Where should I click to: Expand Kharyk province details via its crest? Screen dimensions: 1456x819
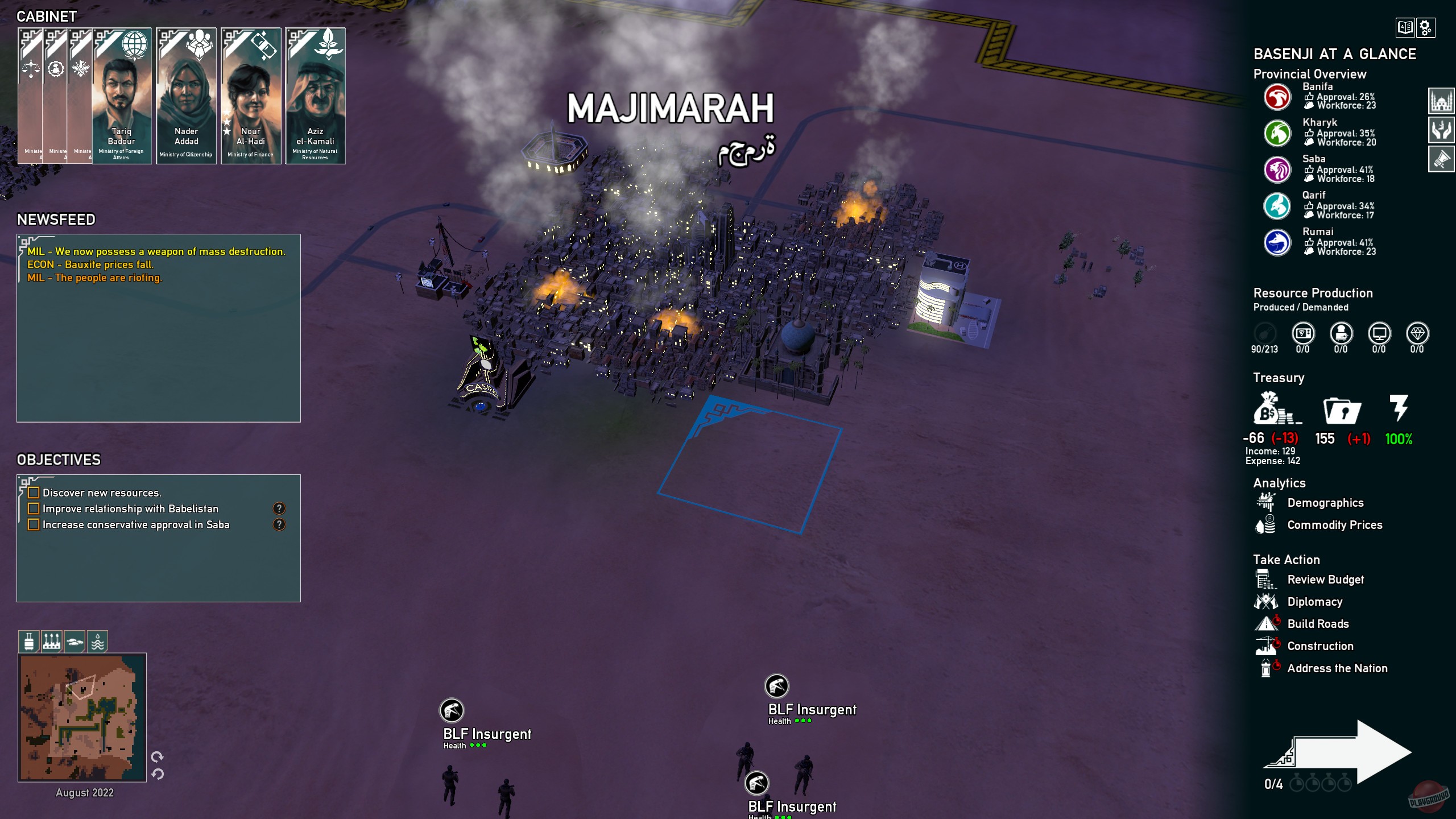click(x=1277, y=134)
